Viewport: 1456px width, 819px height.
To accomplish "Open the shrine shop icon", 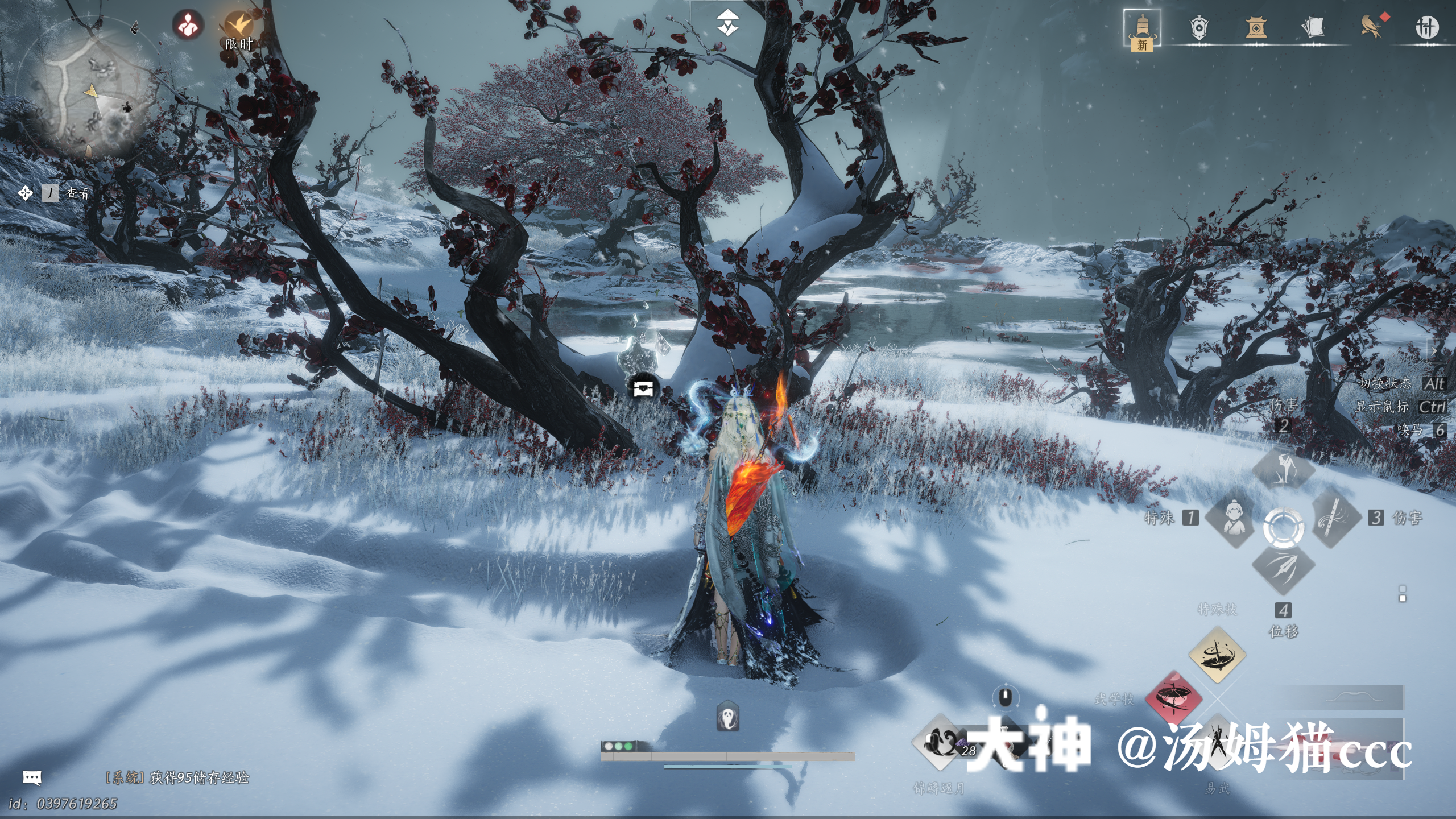I will [1256, 27].
